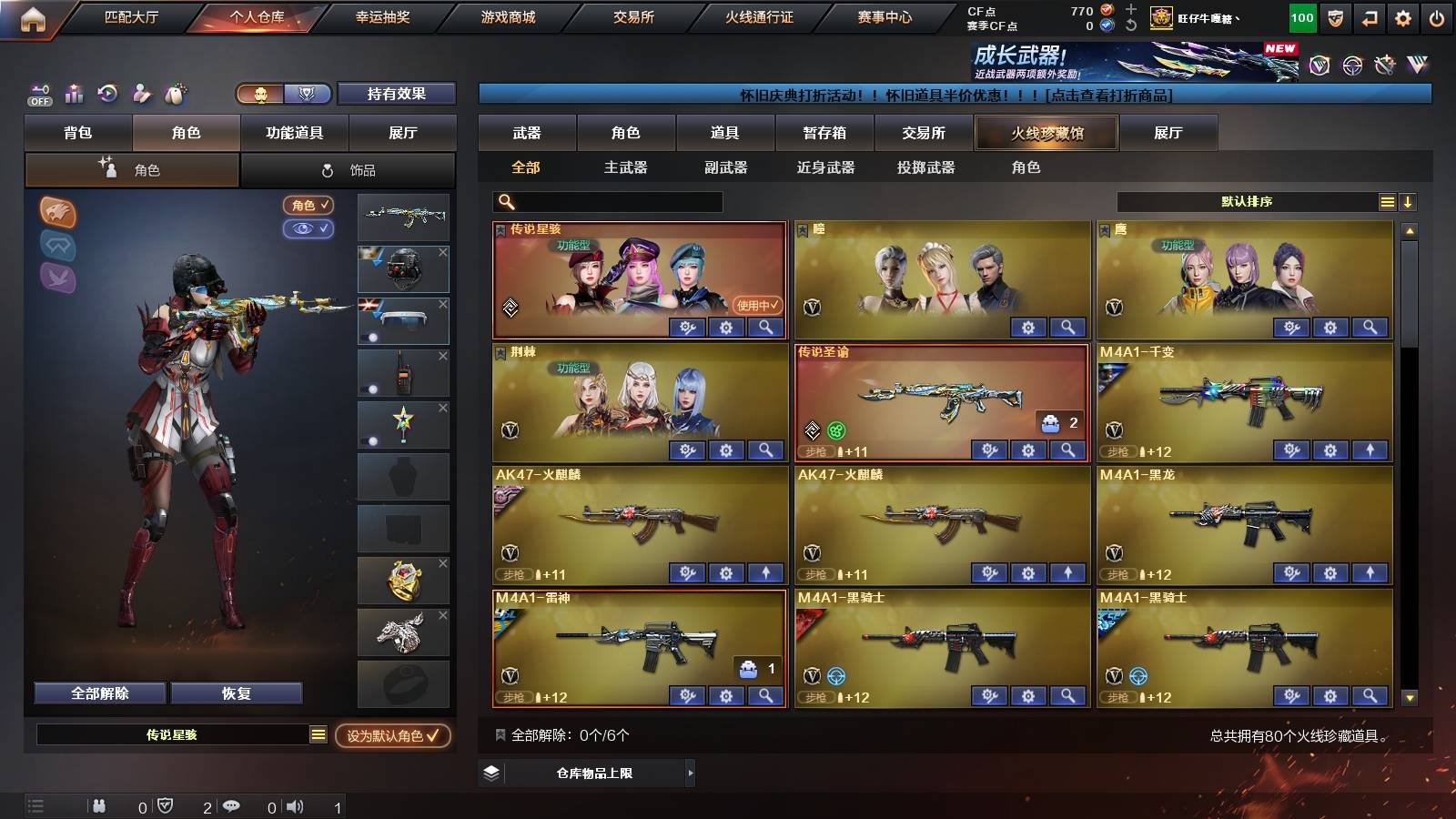Click the list view icon beside the sort bar
This screenshot has width=1456, height=819.
(x=1387, y=202)
